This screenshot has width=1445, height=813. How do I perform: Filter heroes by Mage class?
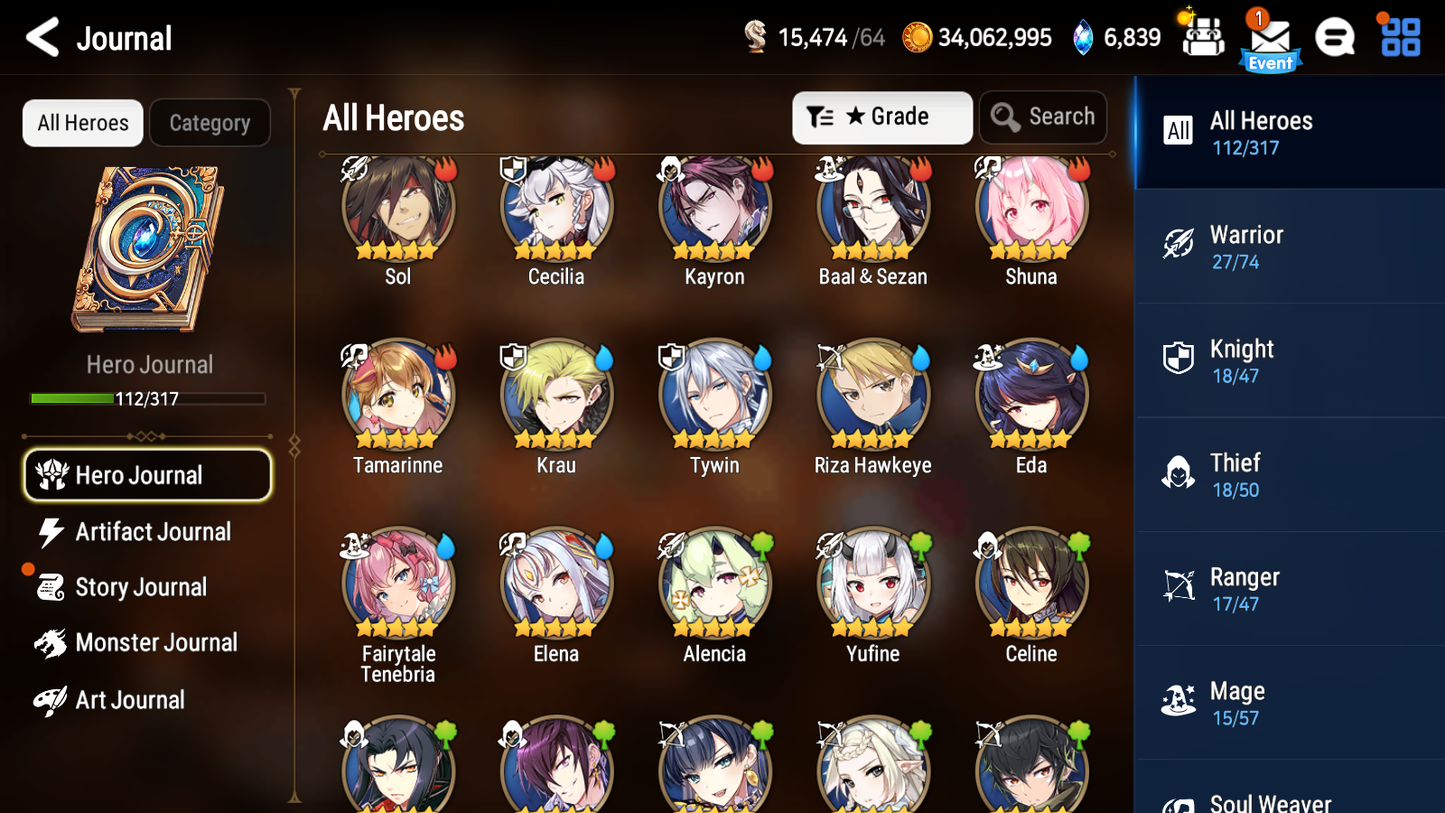[x=1289, y=702]
